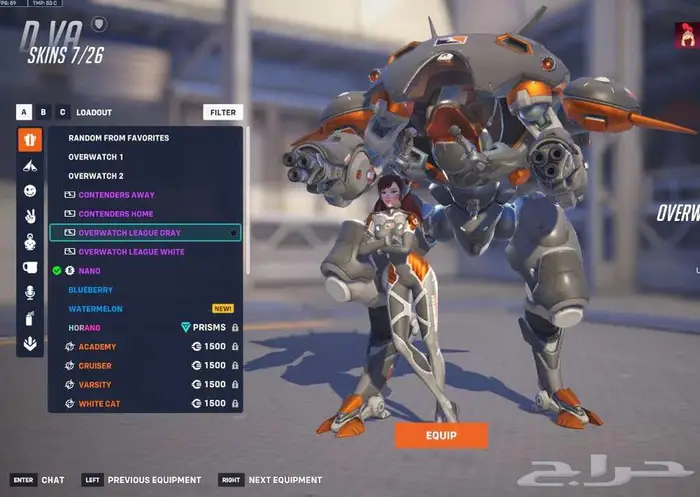Open the emotes smiley face category
The width and height of the screenshot is (700, 497).
pos(30,190)
